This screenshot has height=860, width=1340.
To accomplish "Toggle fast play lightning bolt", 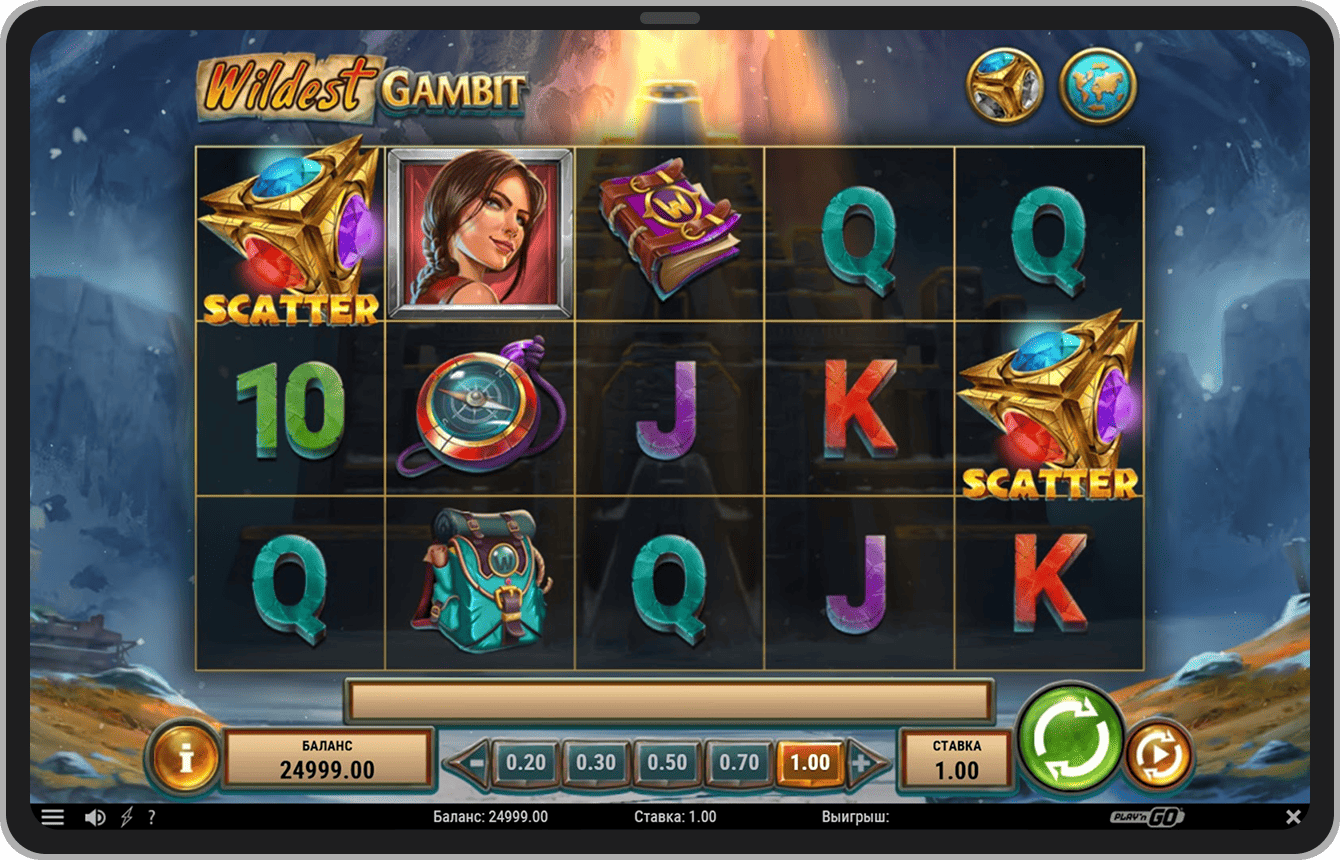I will (x=126, y=817).
